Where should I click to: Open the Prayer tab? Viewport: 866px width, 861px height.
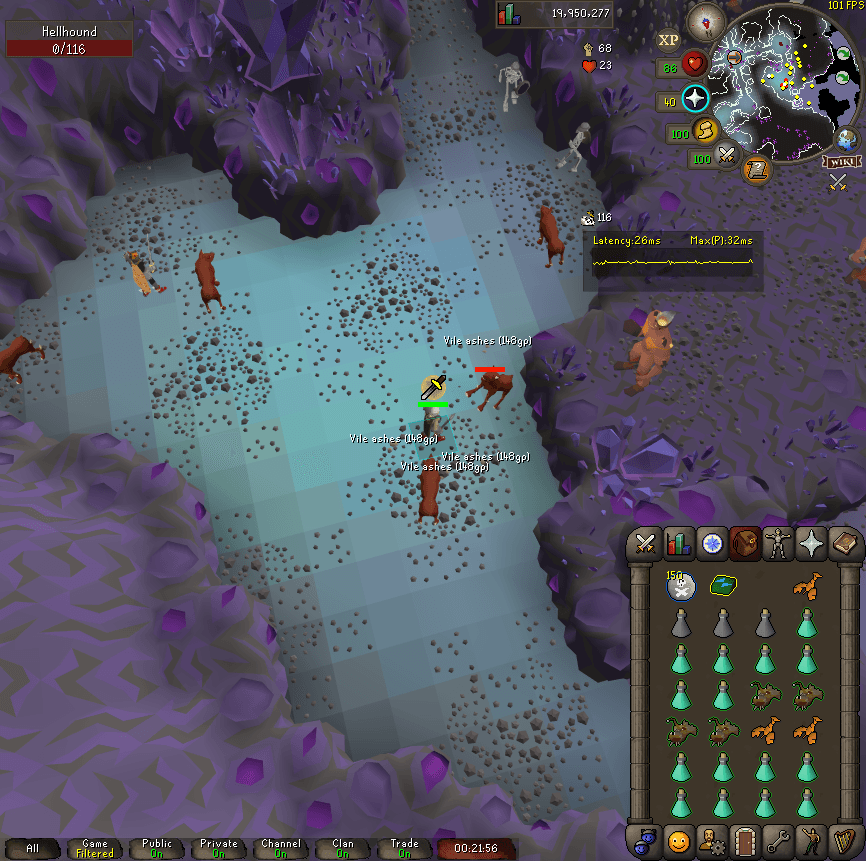(x=811, y=543)
